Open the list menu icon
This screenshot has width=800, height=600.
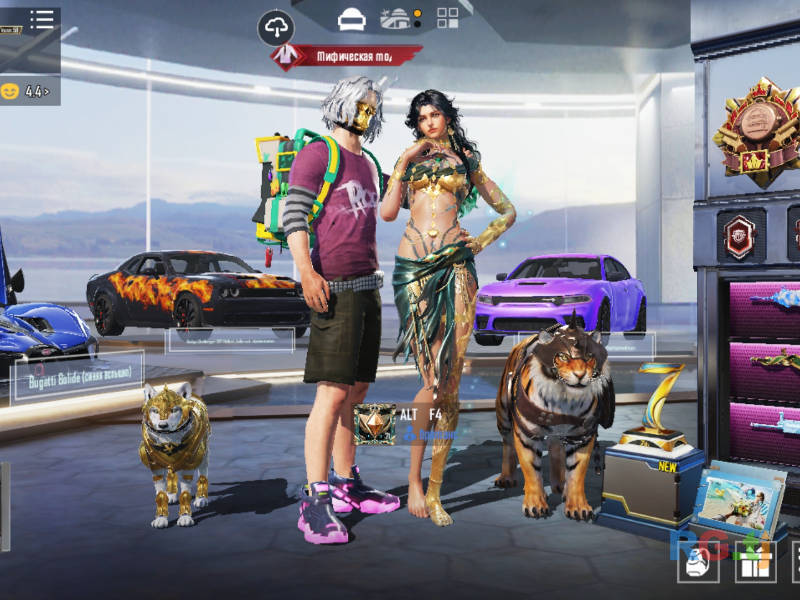pos(42,19)
